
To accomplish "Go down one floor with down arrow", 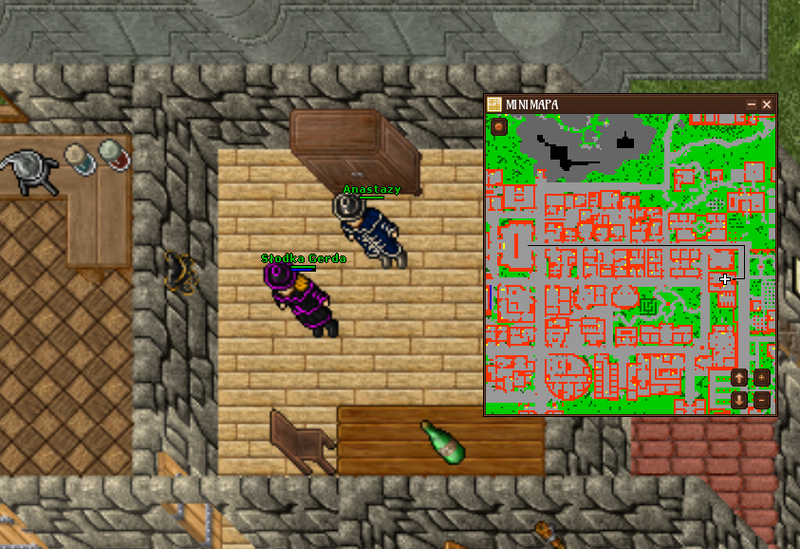I will pyautogui.click(x=739, y=400).
